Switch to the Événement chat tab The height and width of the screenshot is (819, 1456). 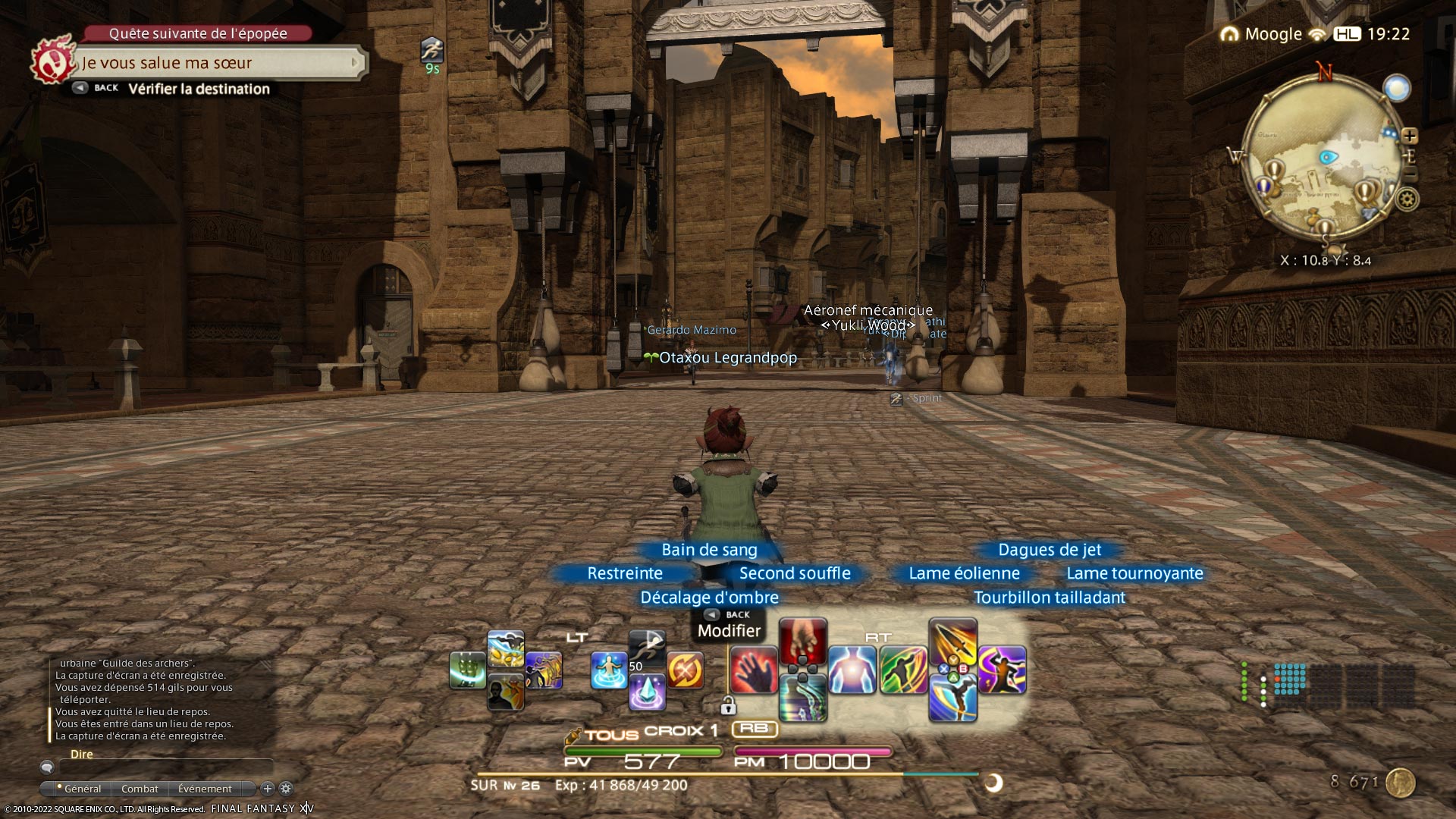click(205, 789)
